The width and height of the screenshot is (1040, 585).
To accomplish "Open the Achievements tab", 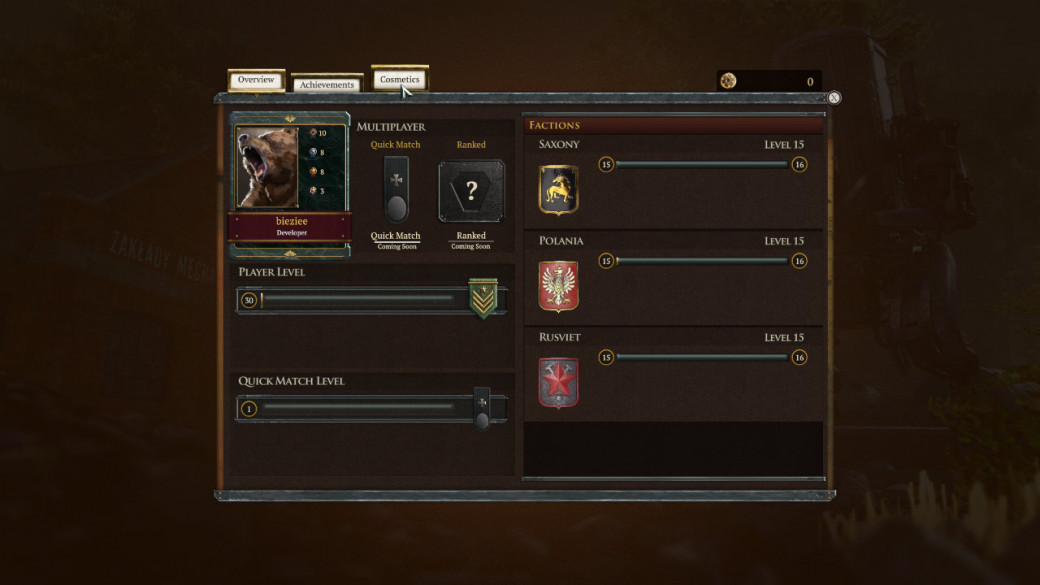I will pyautogui.click(x=327, y=85).
